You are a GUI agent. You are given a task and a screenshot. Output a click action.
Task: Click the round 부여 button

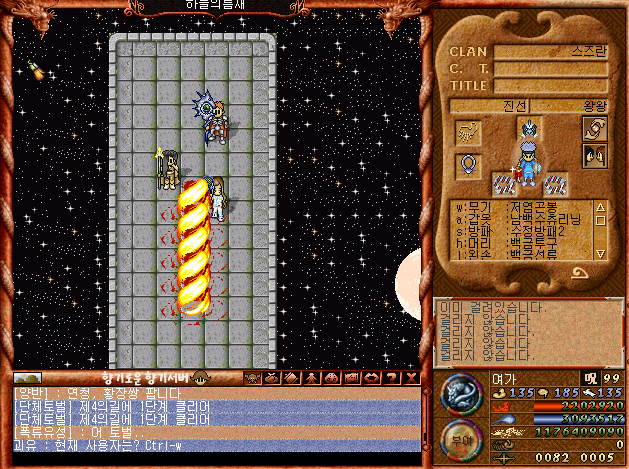pos(461,440)
